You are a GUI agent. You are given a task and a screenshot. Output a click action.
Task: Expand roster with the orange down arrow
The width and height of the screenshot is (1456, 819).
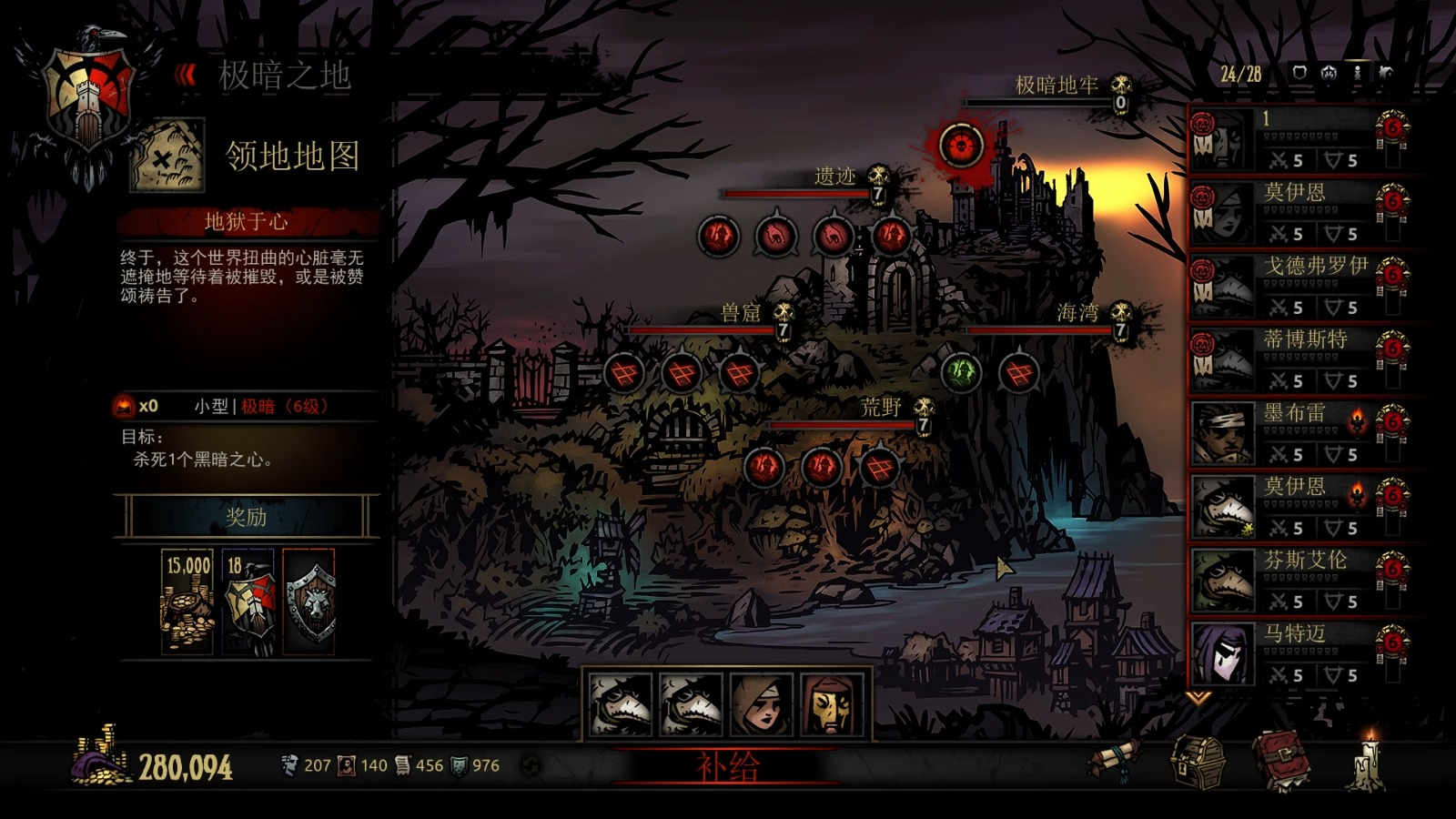tap(1198, 698)
